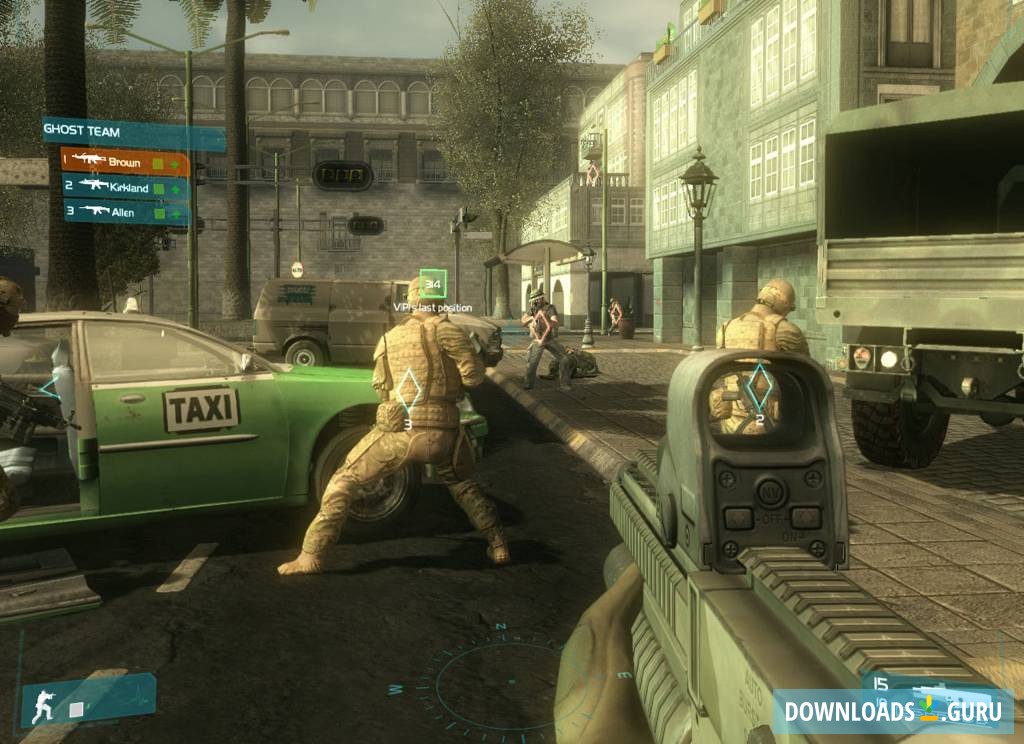Click the soldier stance indicator icon
This screenshot has width=1024, height=744.
tap(42, 704)
